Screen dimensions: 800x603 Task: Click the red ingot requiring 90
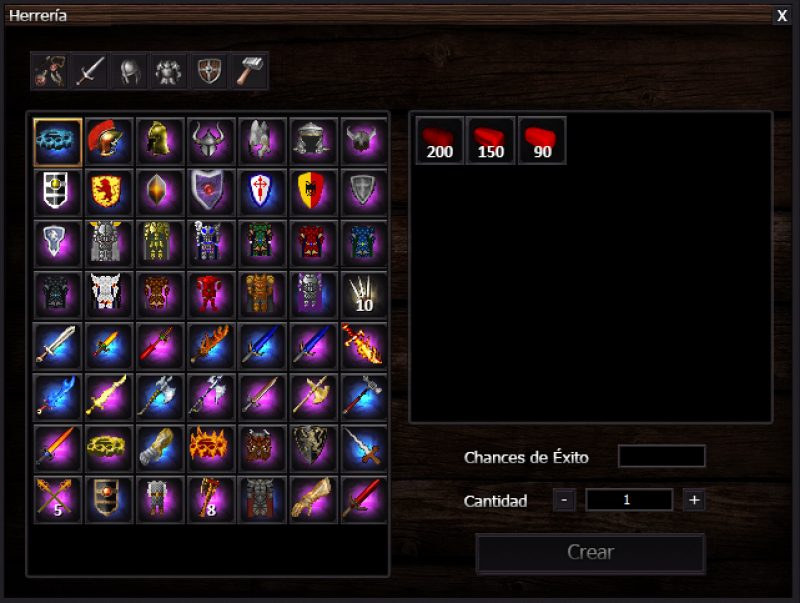[x=542, y=140]
